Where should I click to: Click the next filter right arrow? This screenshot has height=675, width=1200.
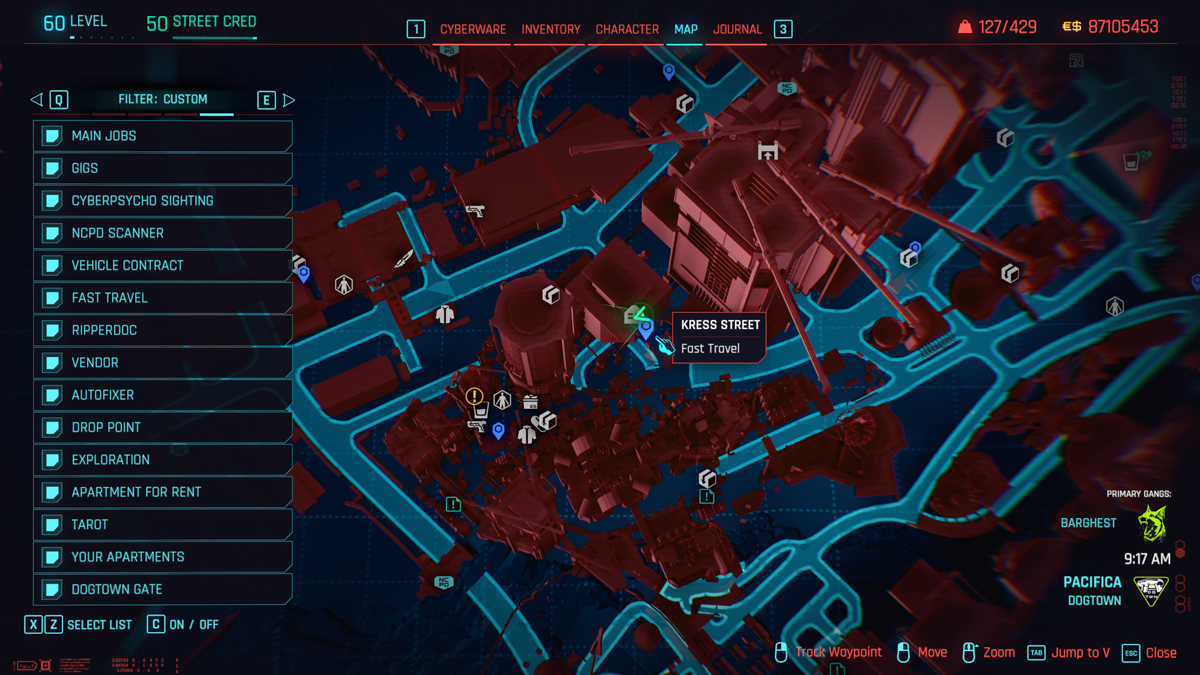point(289,100)
